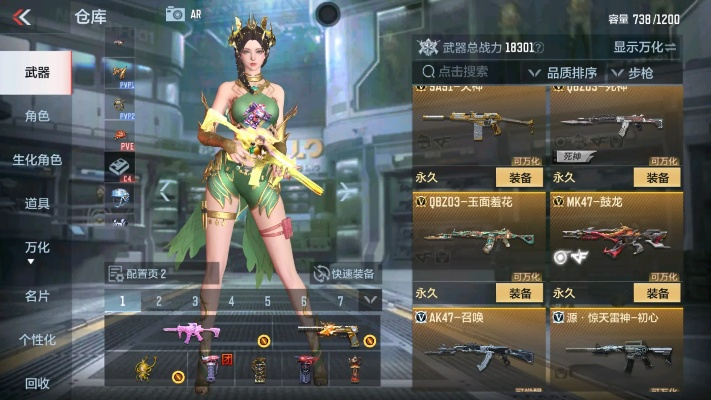
Task: Equip the QBZ03-玉面羞花 rifle
Action: (519, 293)
